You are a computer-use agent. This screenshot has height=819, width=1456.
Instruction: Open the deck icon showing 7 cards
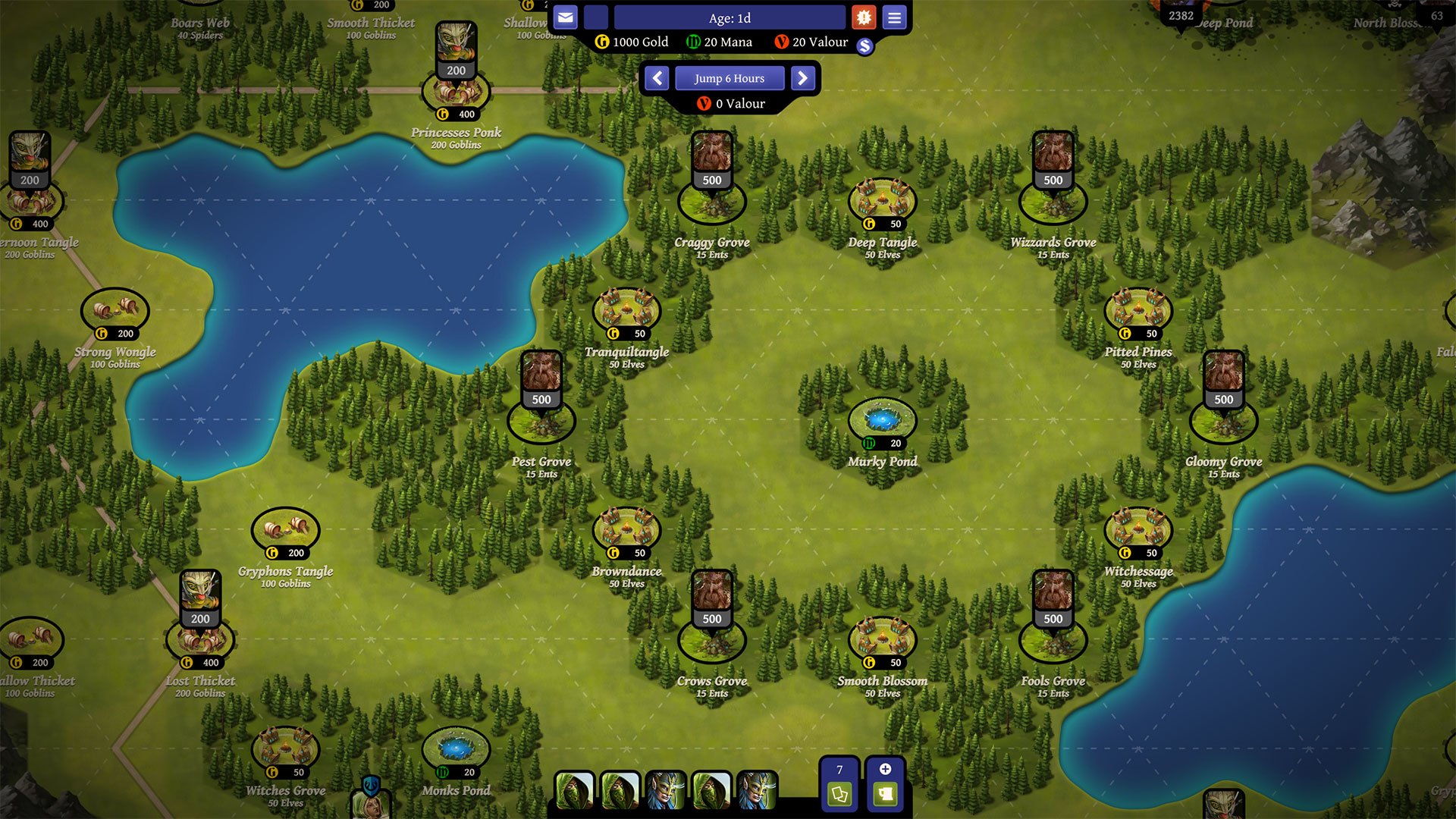839,785
